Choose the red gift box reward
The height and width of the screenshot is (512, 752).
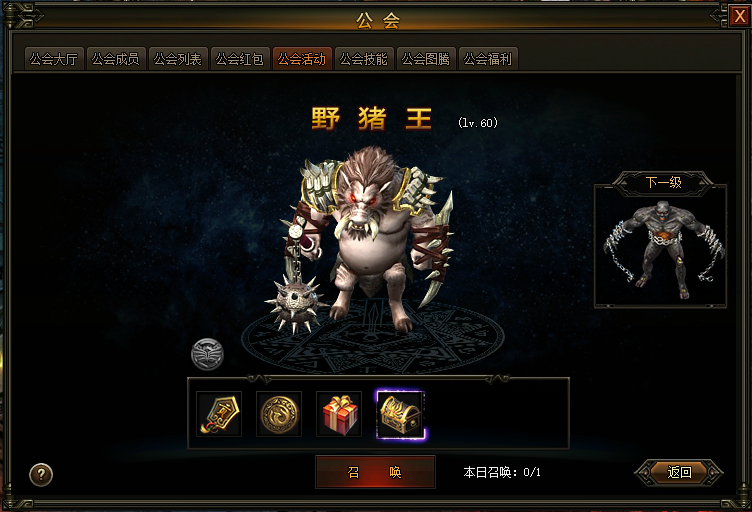[x=339, y=414]
